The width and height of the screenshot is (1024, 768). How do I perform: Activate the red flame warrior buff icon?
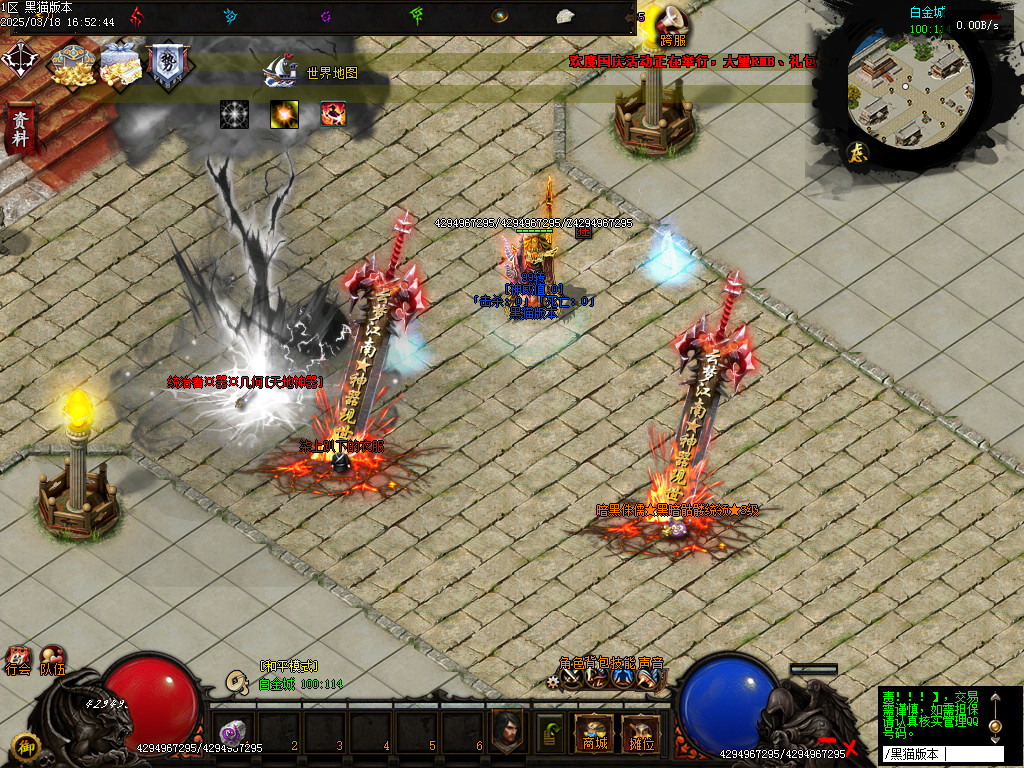(x=334, y=114)
